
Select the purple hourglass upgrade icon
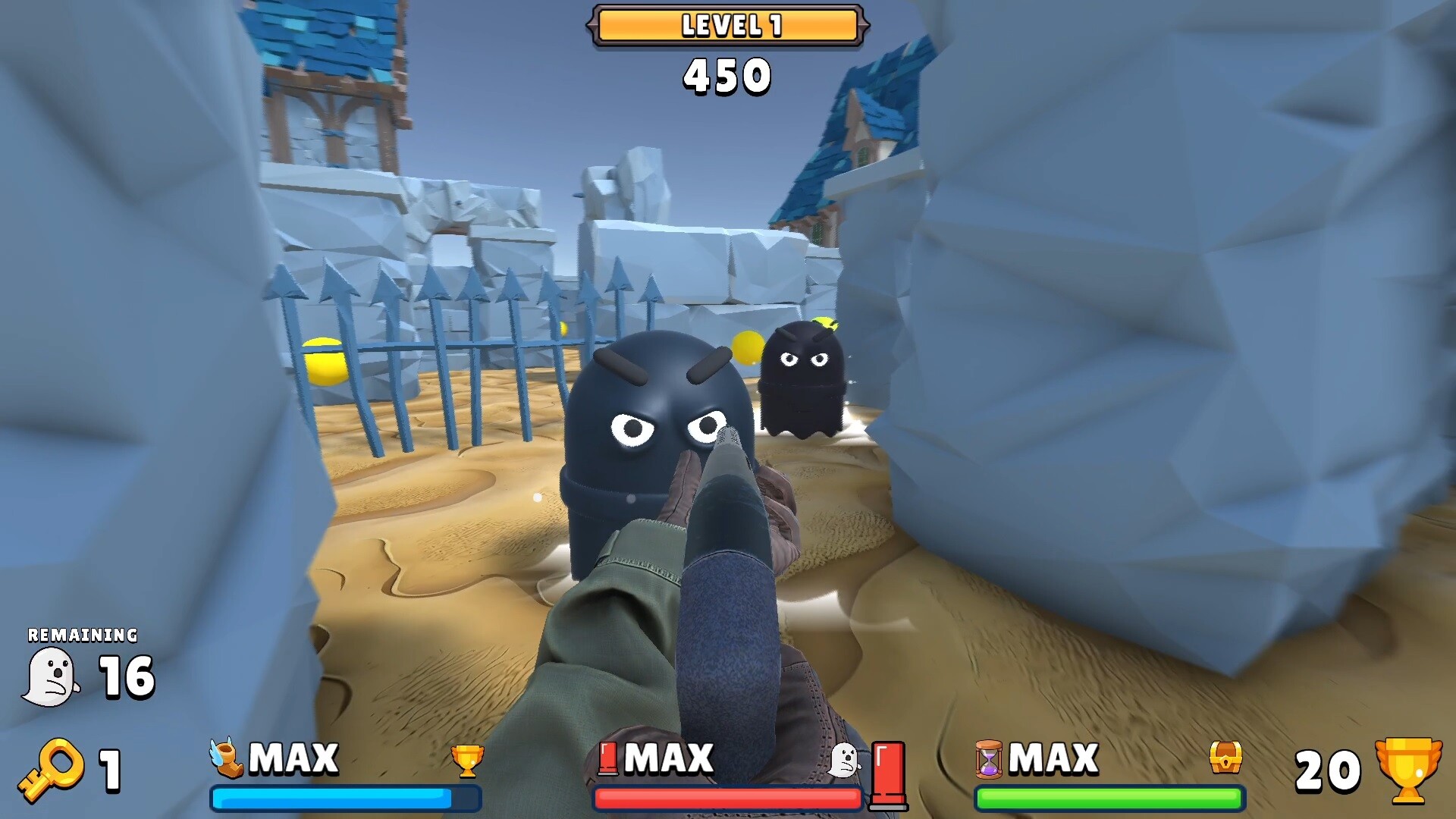click(x=991, y=758)
